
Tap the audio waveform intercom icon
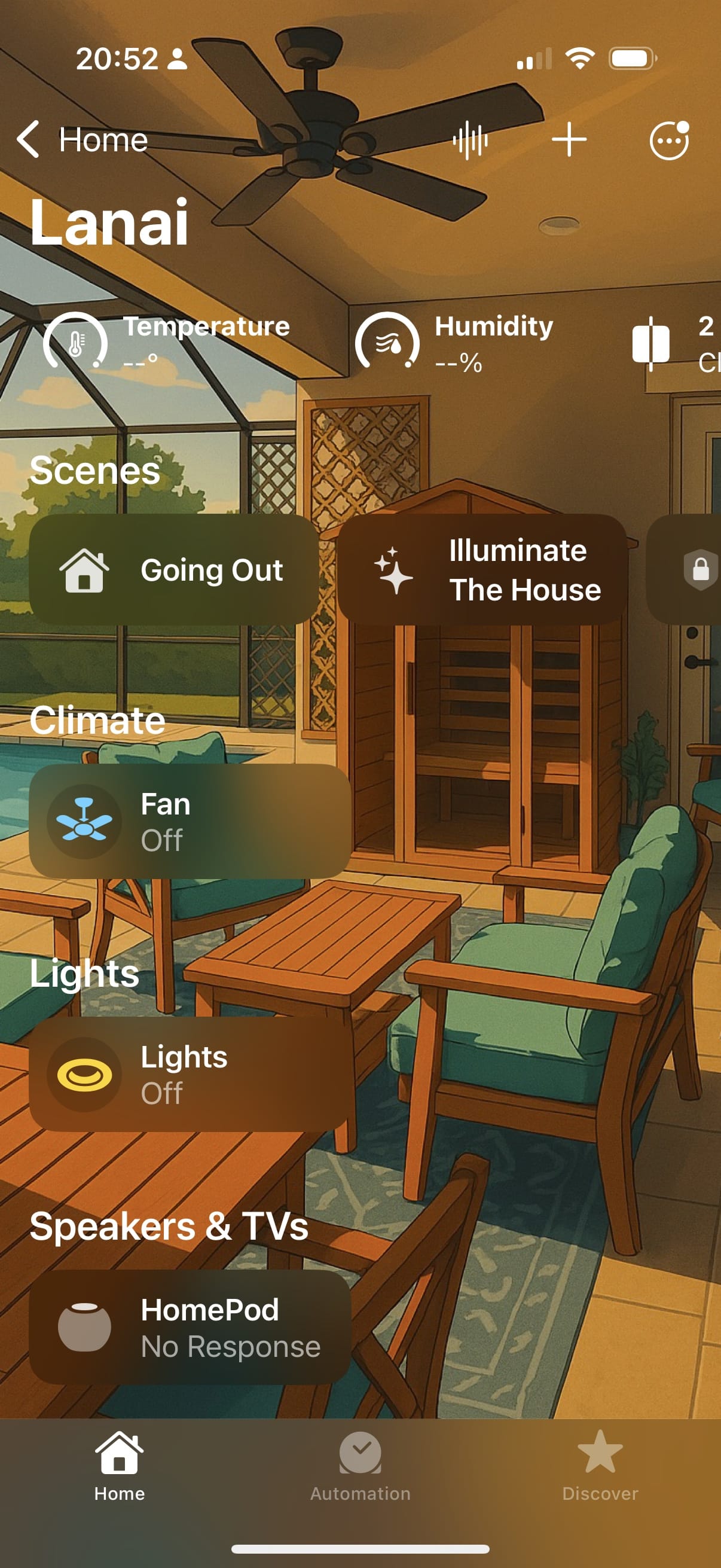[x=470, y=140]
